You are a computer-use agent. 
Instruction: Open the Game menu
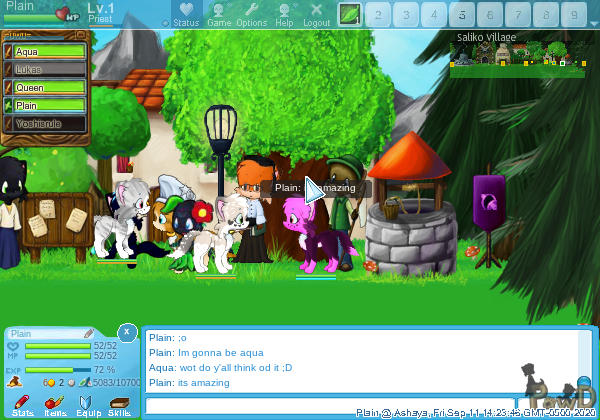point(219,14)
